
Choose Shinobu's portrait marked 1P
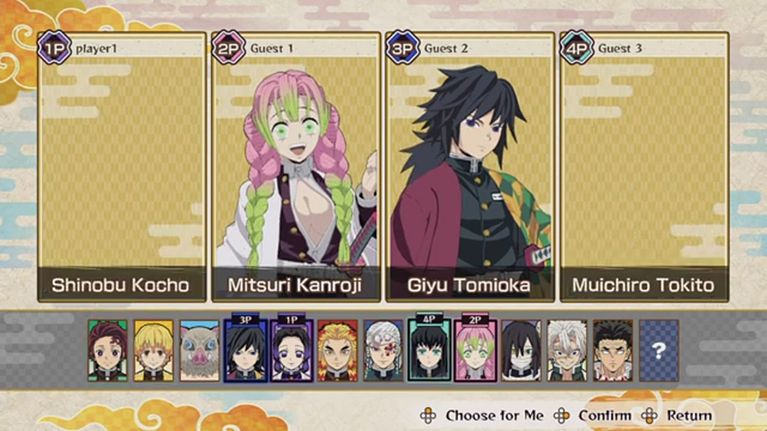[x=291, y=351]
